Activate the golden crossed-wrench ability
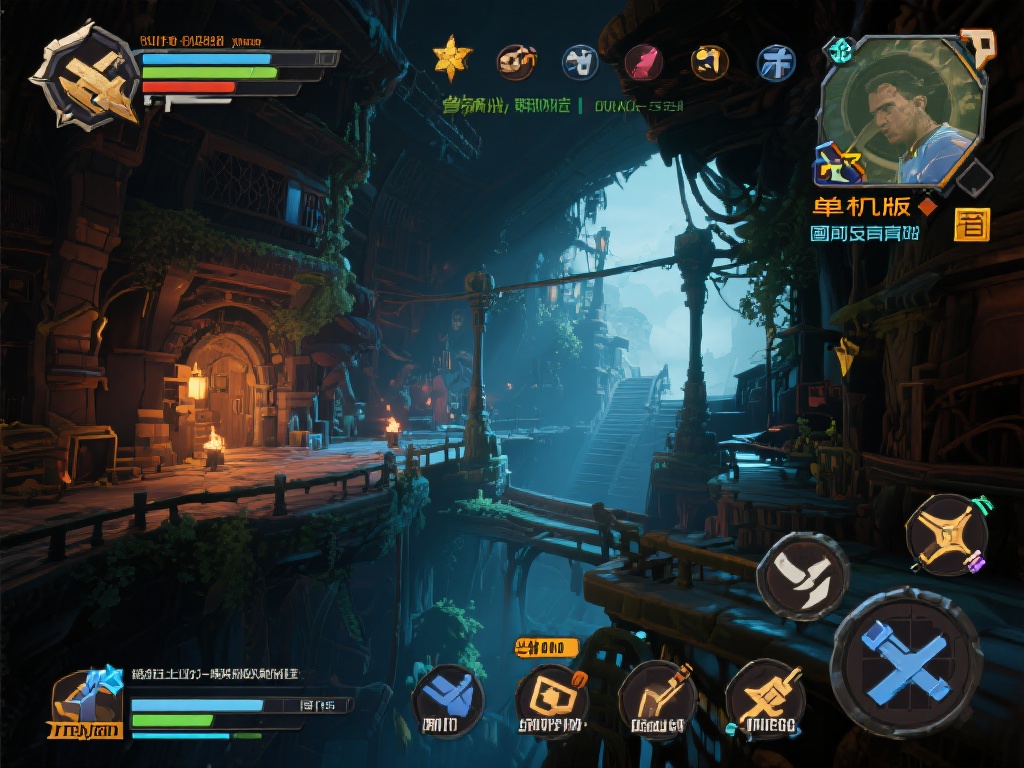 (x=764, y=697)
